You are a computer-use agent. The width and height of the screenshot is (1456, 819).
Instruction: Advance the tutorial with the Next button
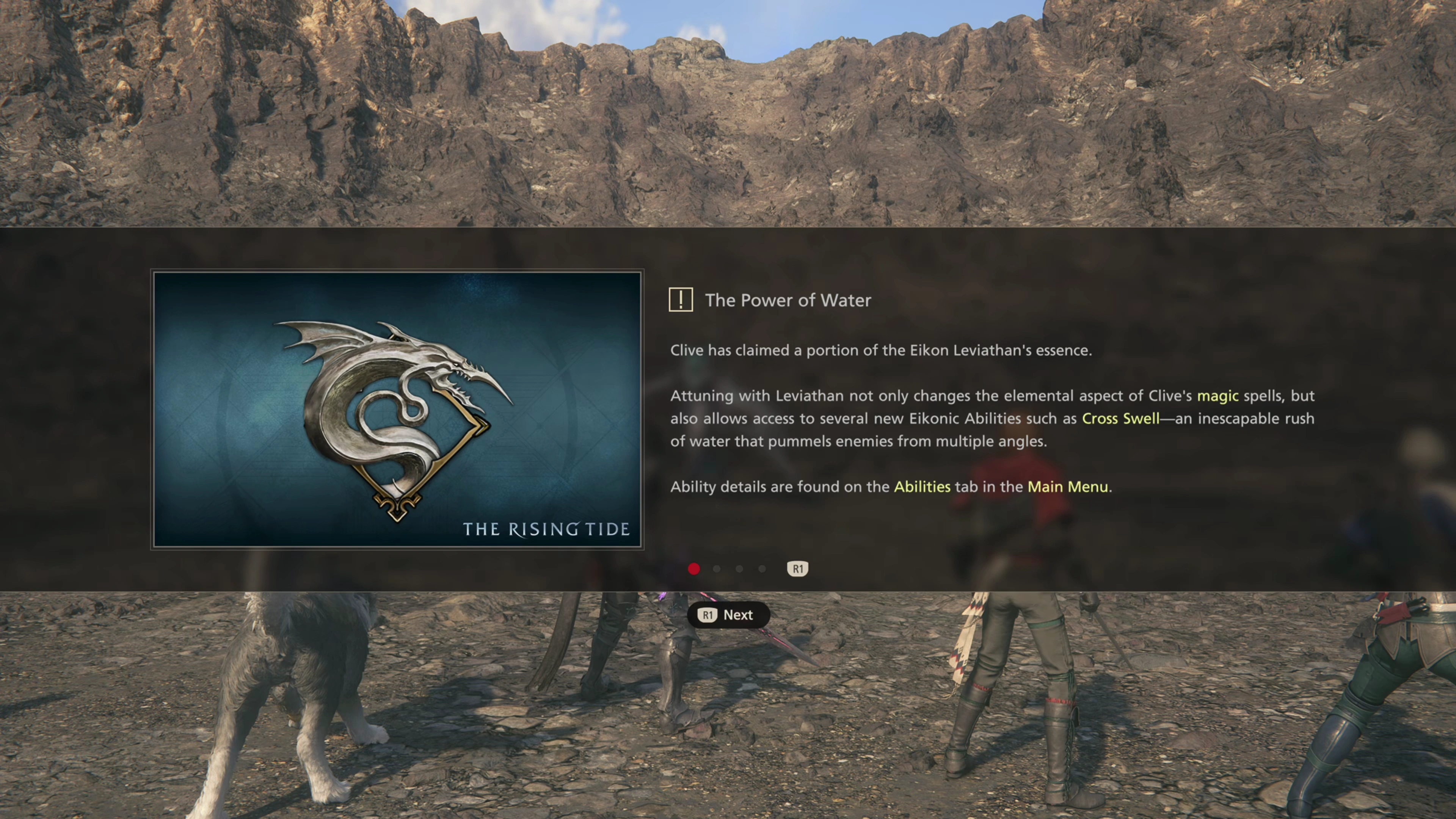(x=728, y=615)
